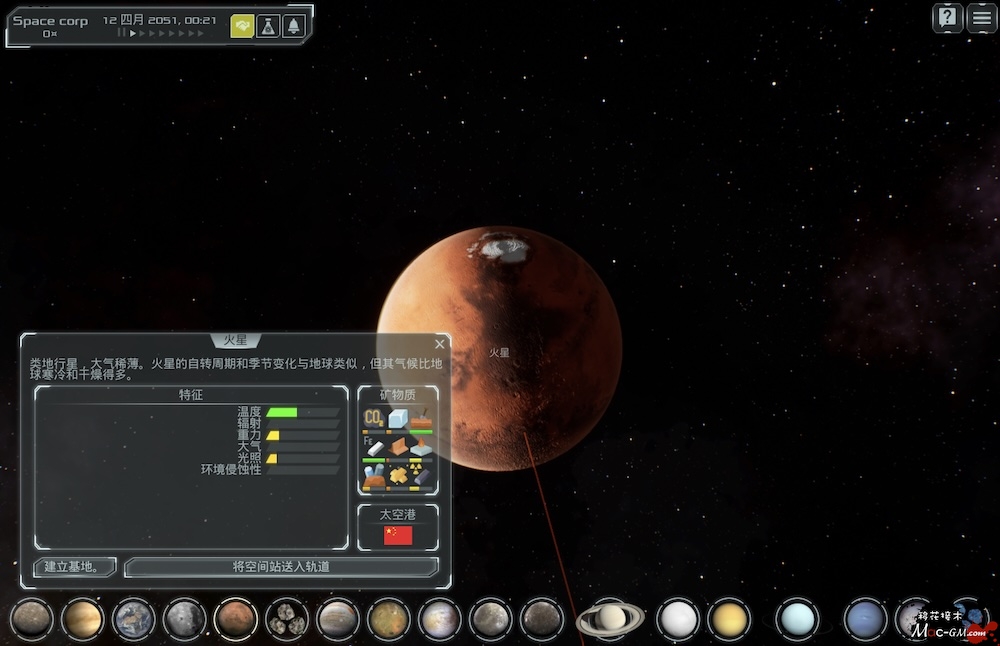Open the notification bell icon
Screen dimensions: 1000x646
(x=294, y=27)
